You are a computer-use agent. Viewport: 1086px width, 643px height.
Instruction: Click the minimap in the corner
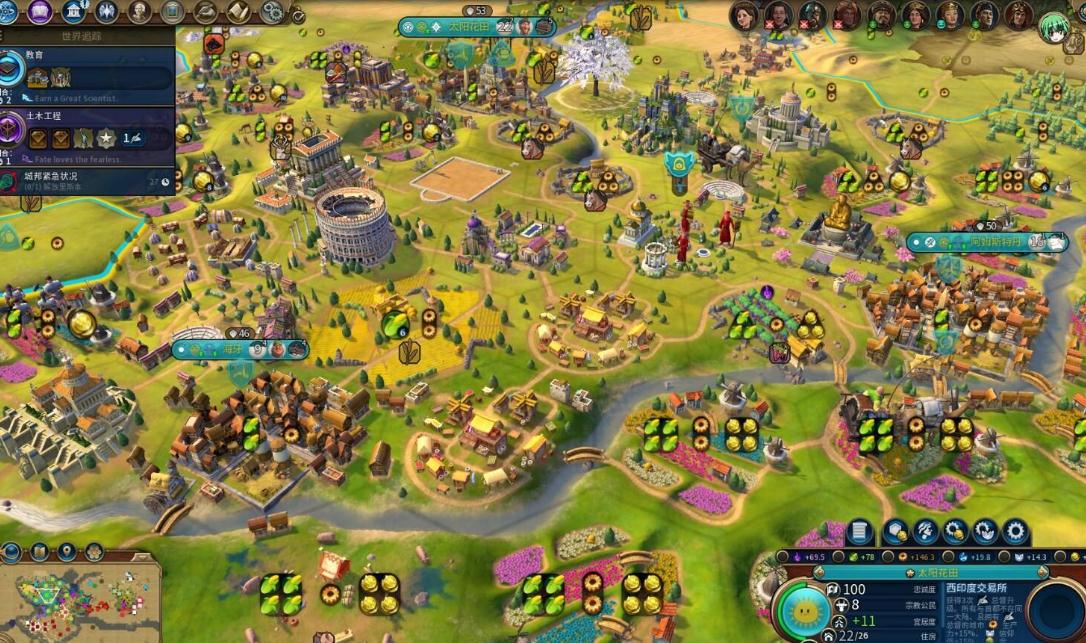click(x=80, y=602)
